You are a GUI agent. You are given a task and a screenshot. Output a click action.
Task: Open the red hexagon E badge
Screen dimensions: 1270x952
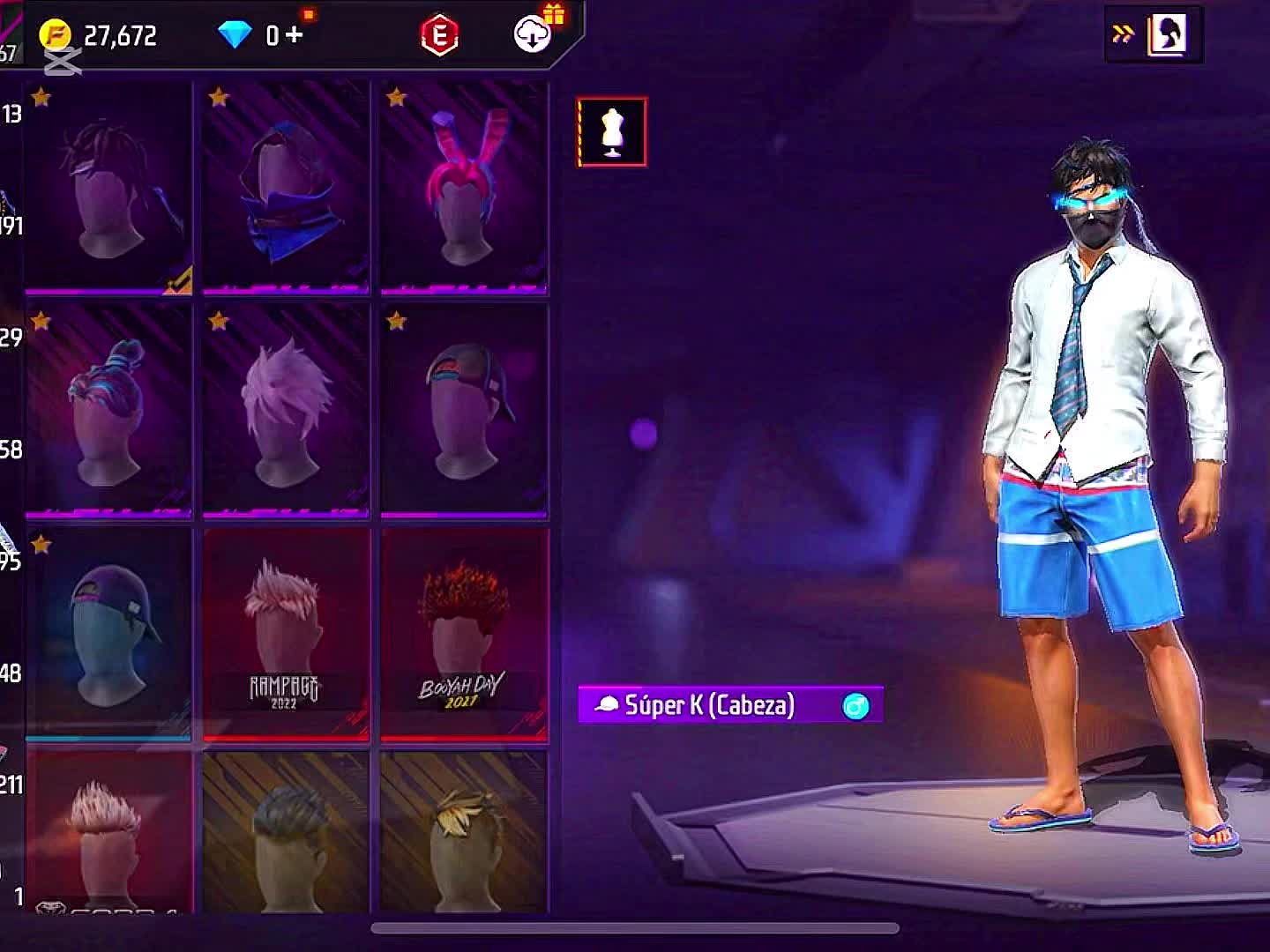tap(439, 35)
